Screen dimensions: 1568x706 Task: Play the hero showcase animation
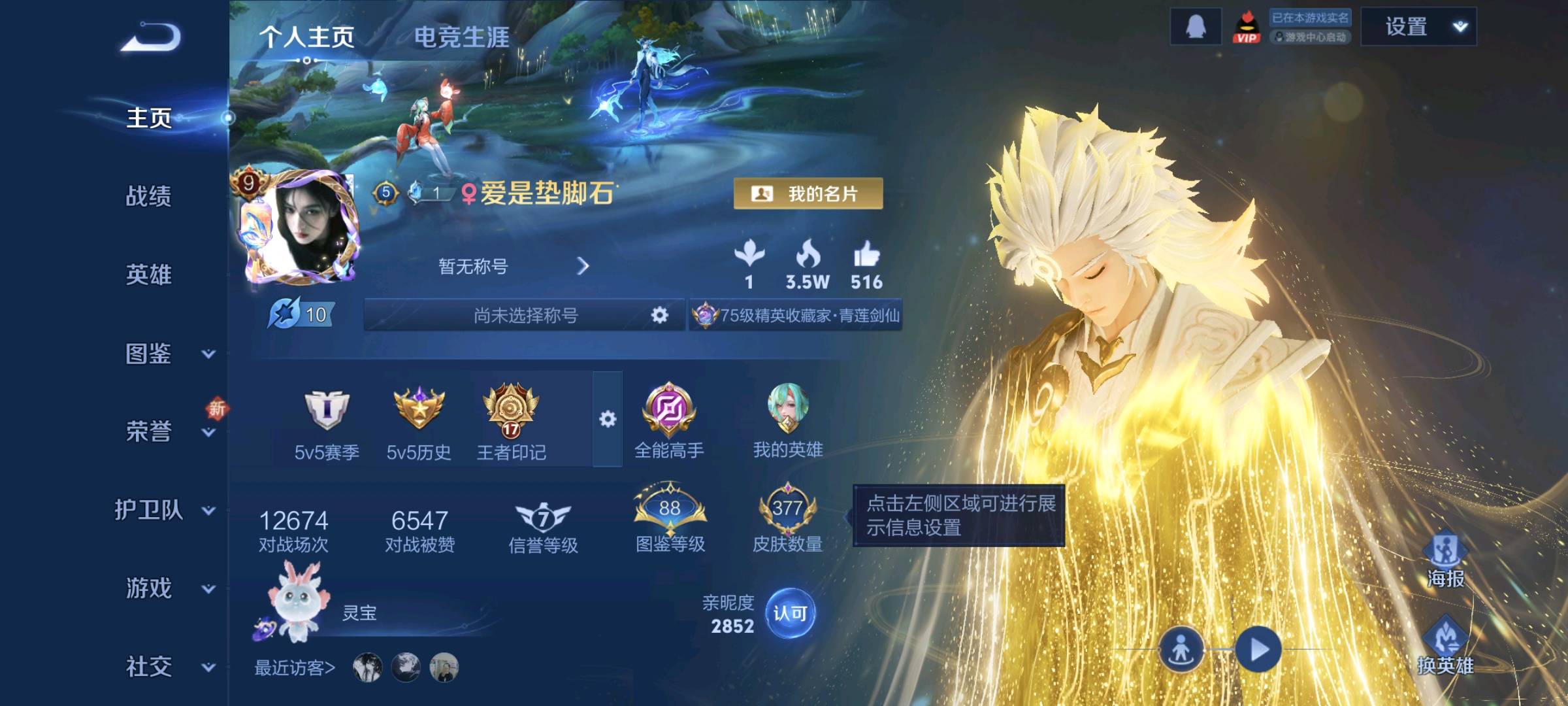point(1258,649)
